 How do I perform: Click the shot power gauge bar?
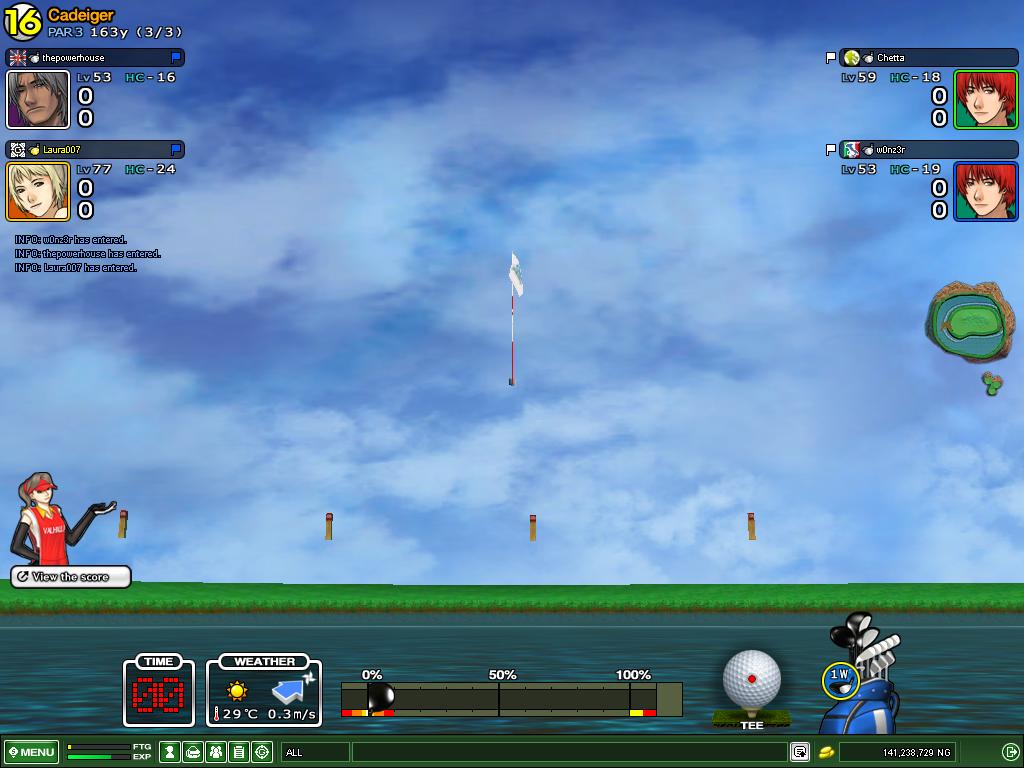point(510,698)
